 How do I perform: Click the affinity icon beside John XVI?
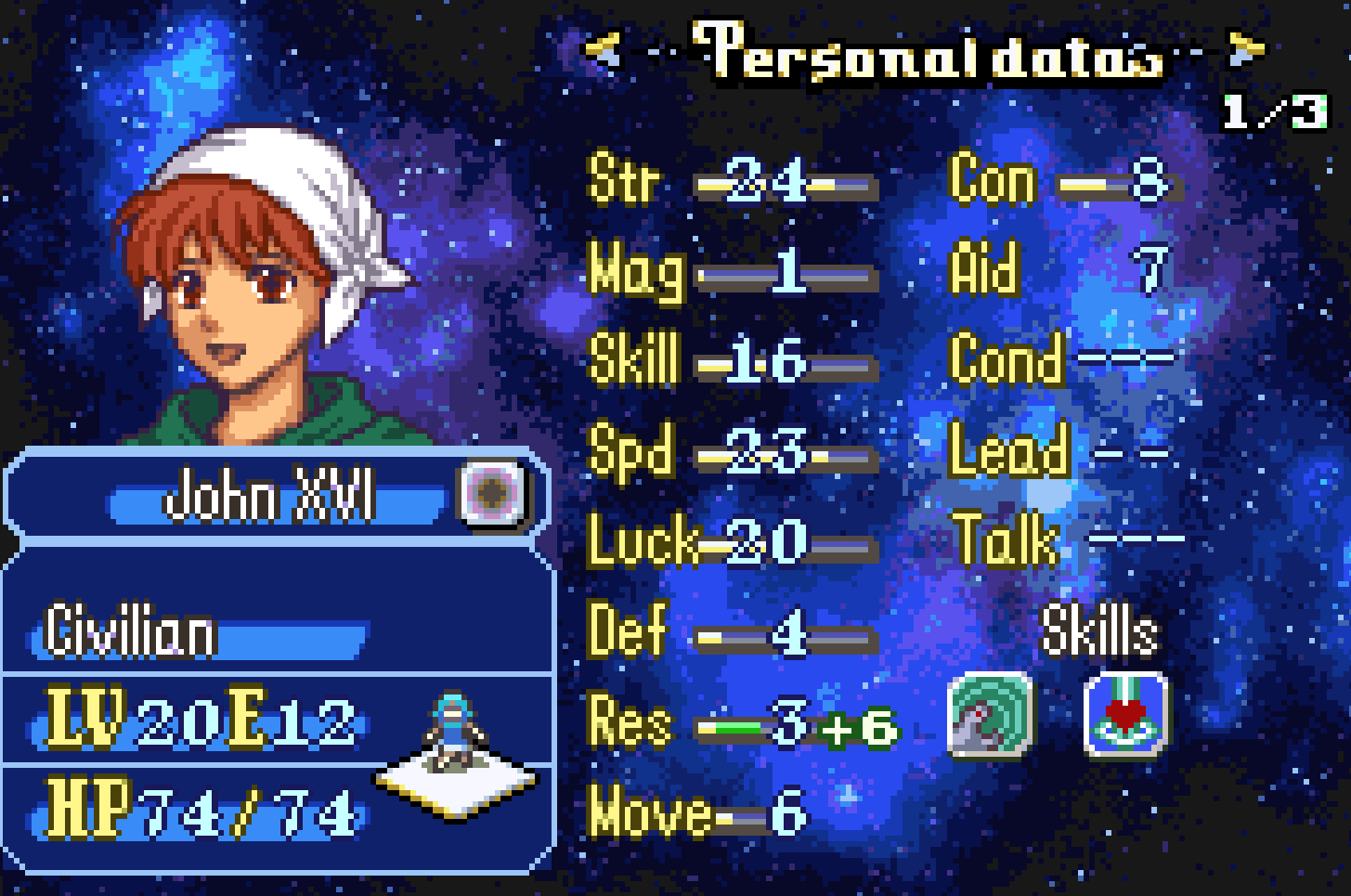tap(491, 493)
